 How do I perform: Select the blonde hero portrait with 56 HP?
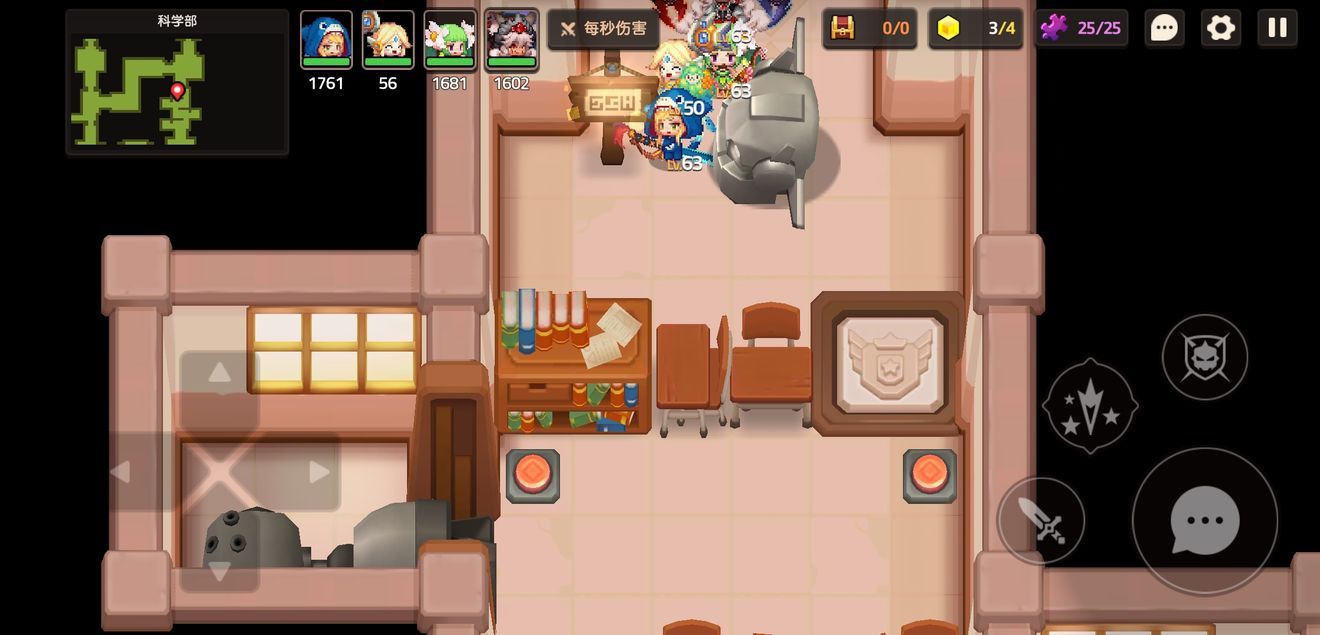coord(388,41)
